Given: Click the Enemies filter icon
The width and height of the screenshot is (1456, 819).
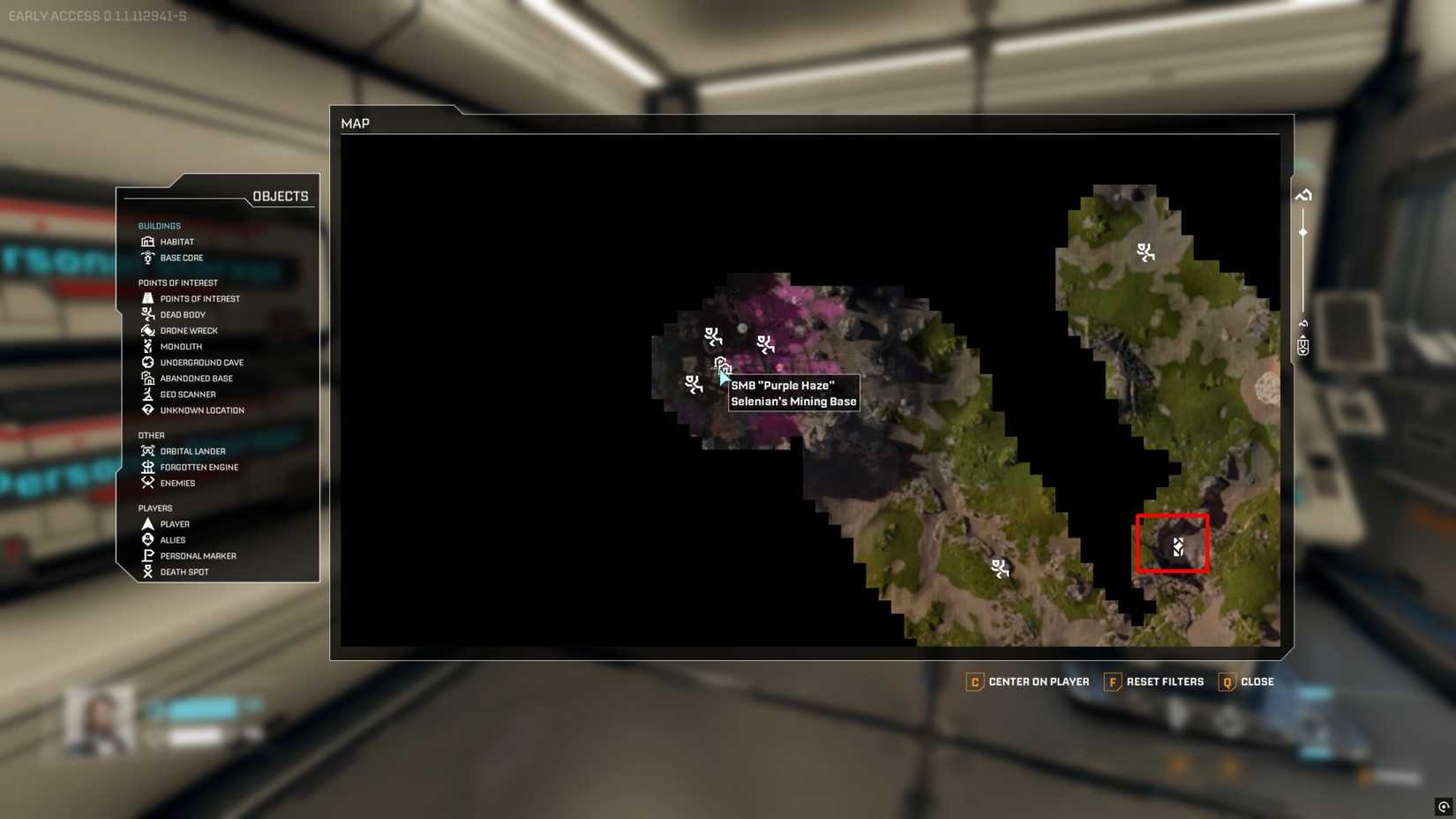Looking at the screenshot, I should (148, 483).
